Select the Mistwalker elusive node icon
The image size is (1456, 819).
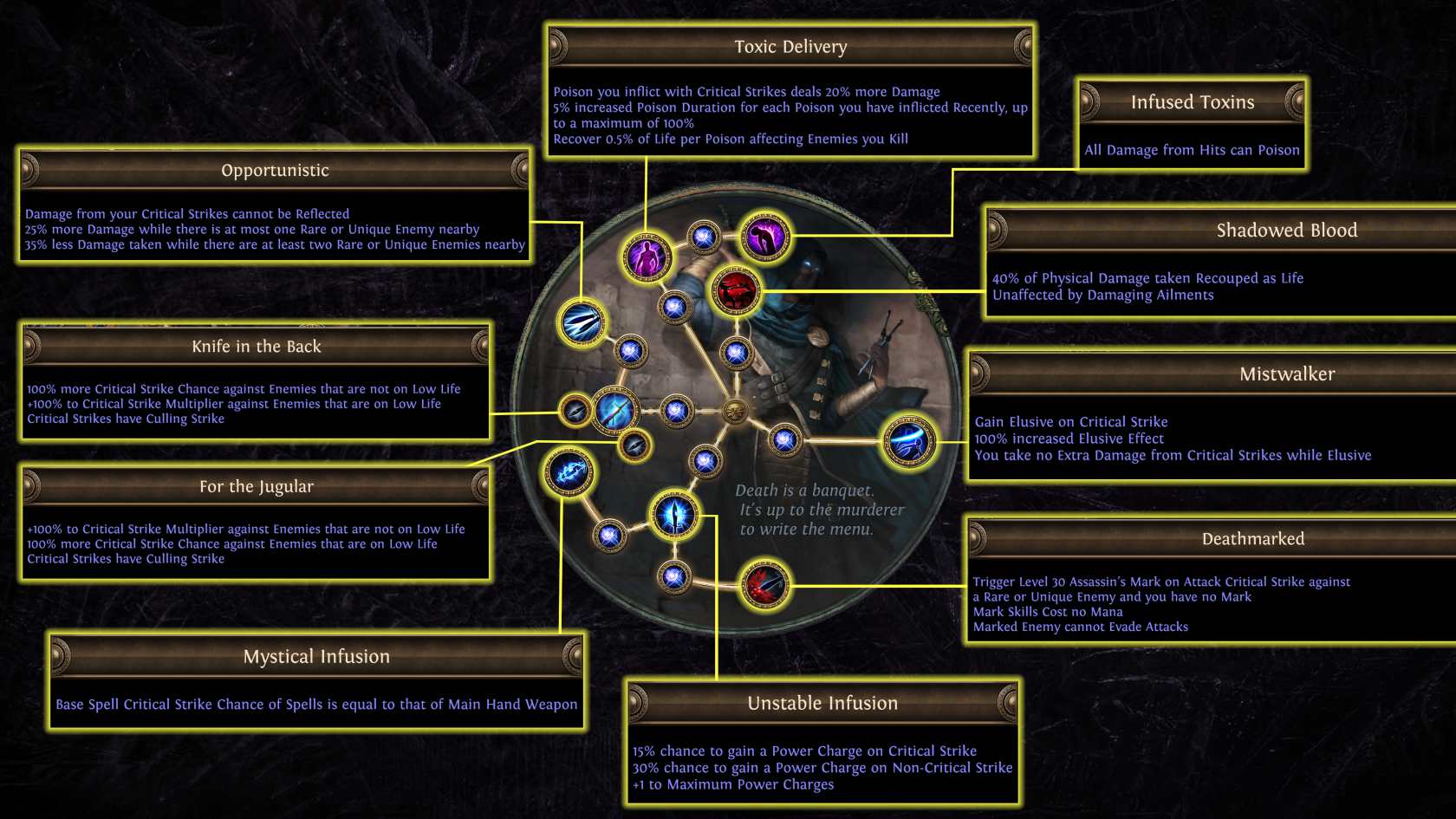point(907,441)
